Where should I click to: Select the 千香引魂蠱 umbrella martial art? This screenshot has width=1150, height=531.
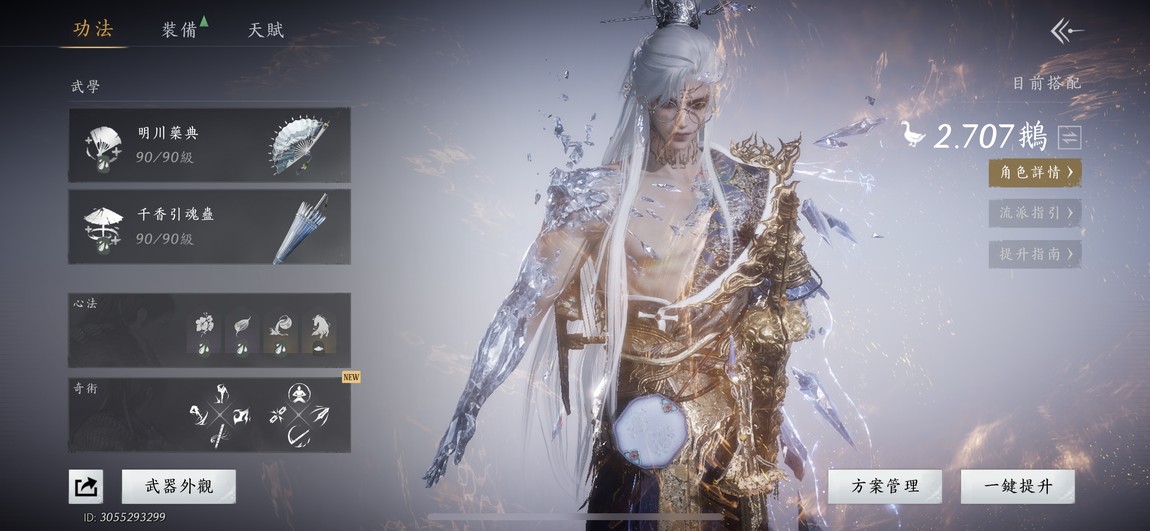[209, 226]
